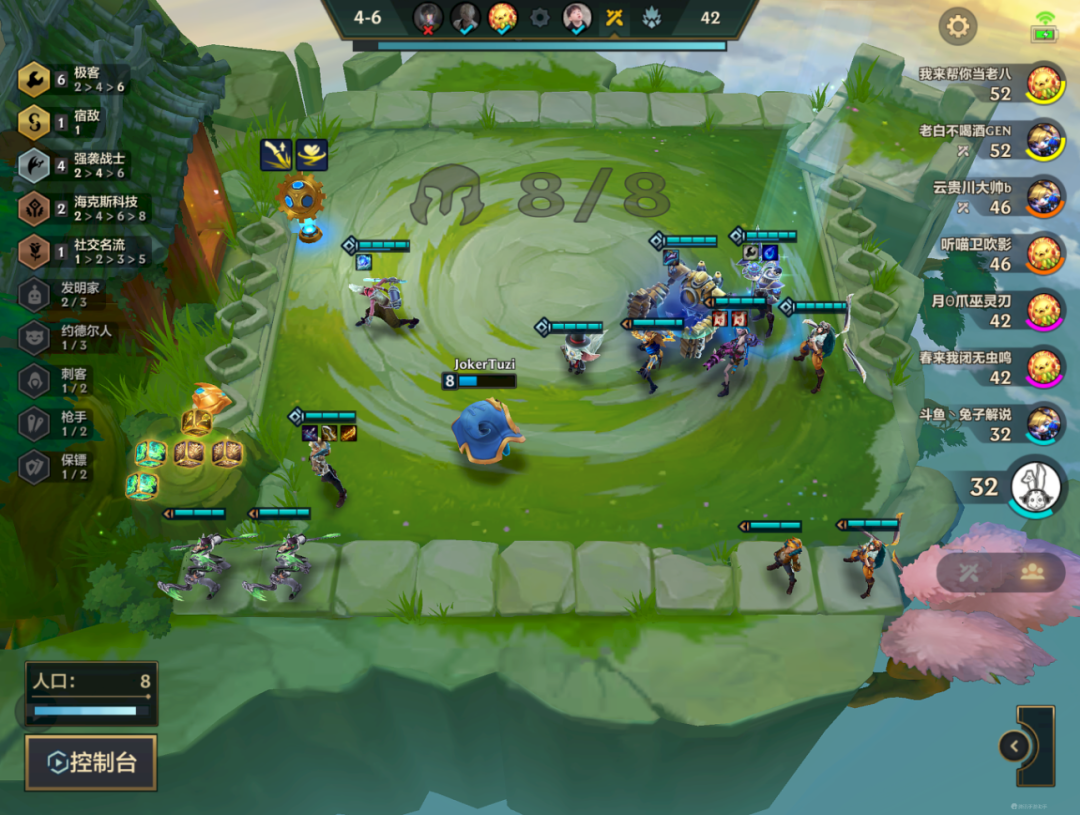Image resolution: width=1080 pixels, height=815 pixels.
Task: Expand the side panel arrow button
Action: tap(1014, 746)
